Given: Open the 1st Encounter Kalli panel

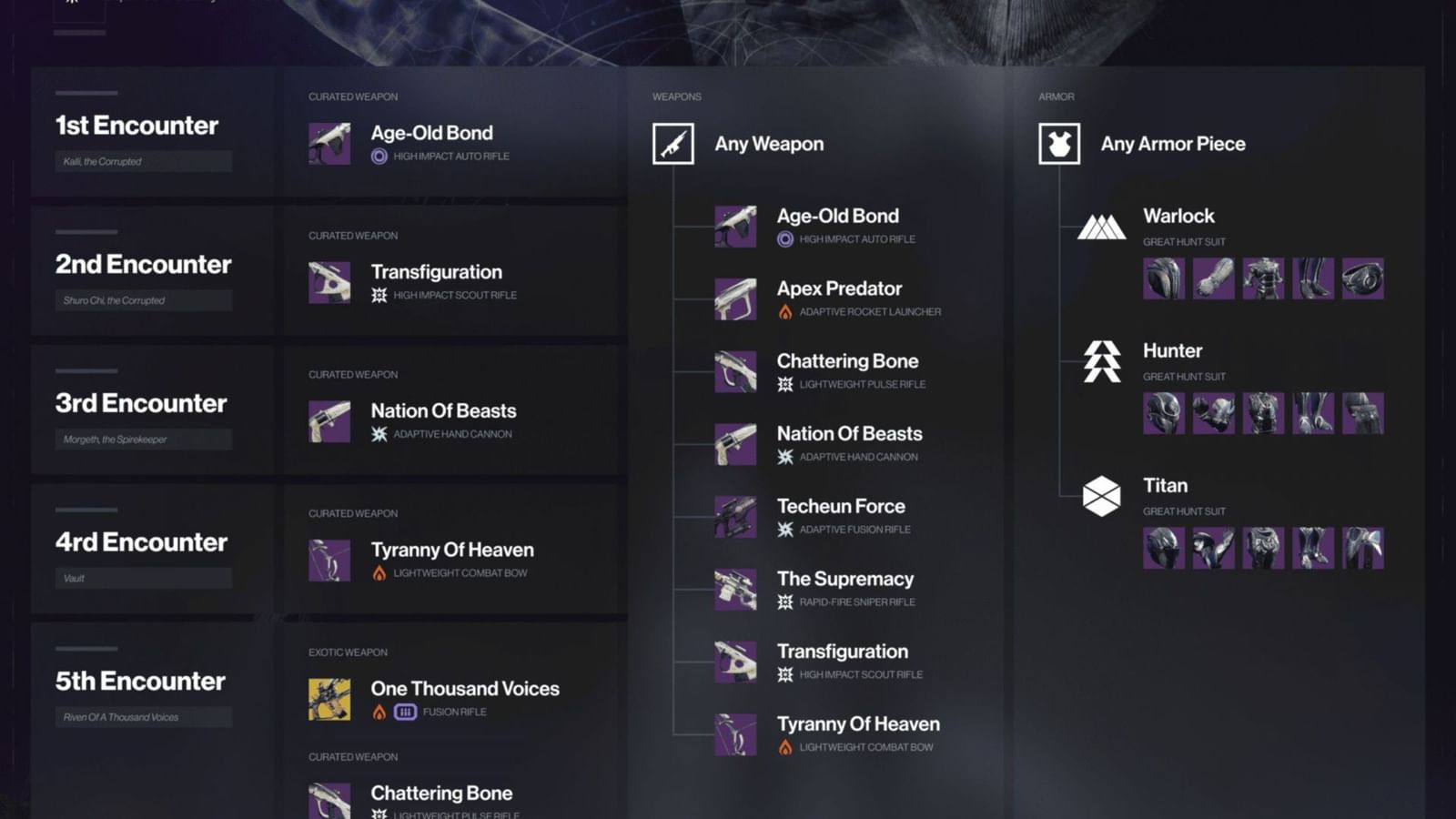Looking at the screenshot, I should coord(136,126).
